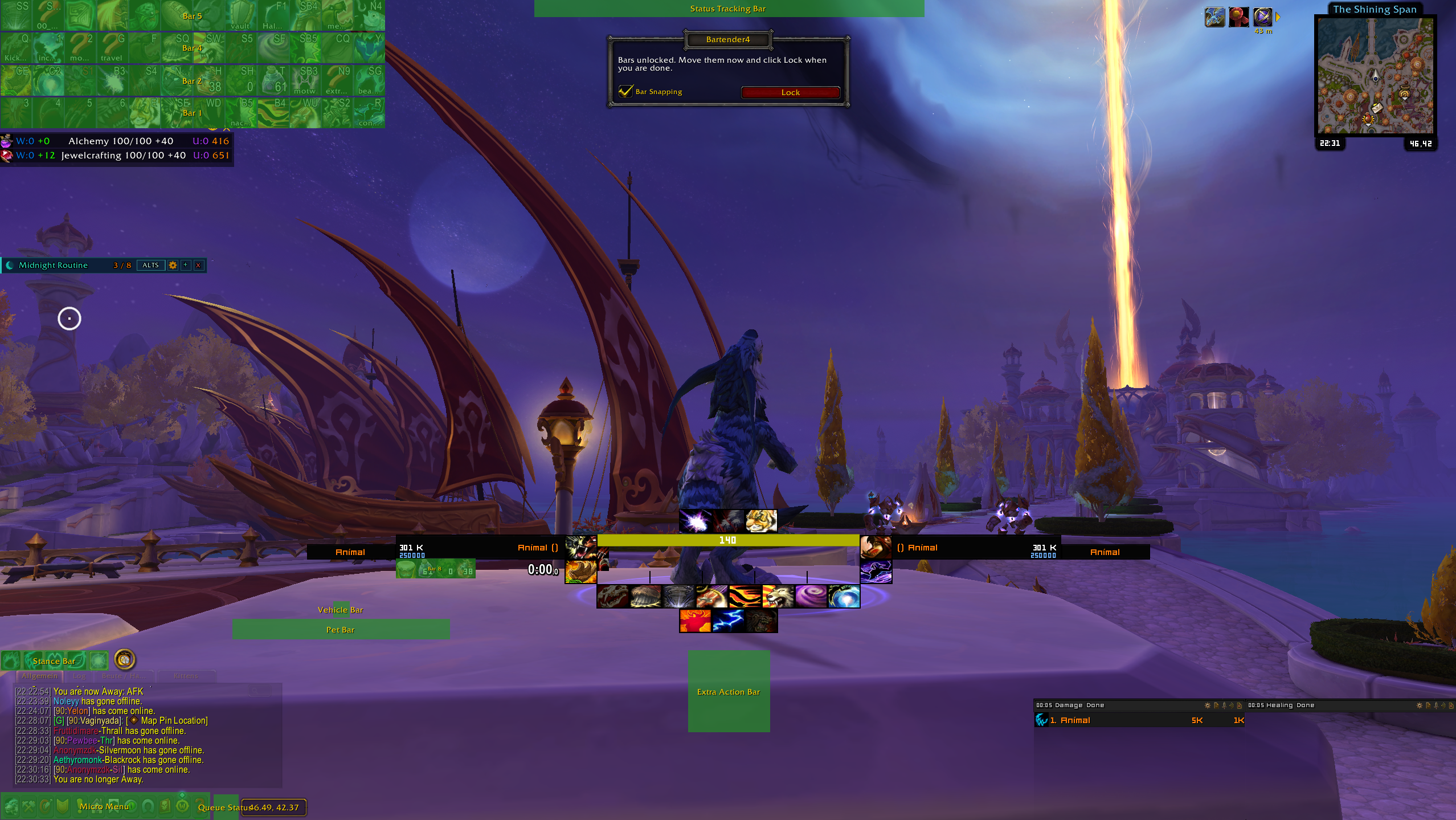Lock the Bartender4 bars
1456x820 pixels.
pos(790,92)
